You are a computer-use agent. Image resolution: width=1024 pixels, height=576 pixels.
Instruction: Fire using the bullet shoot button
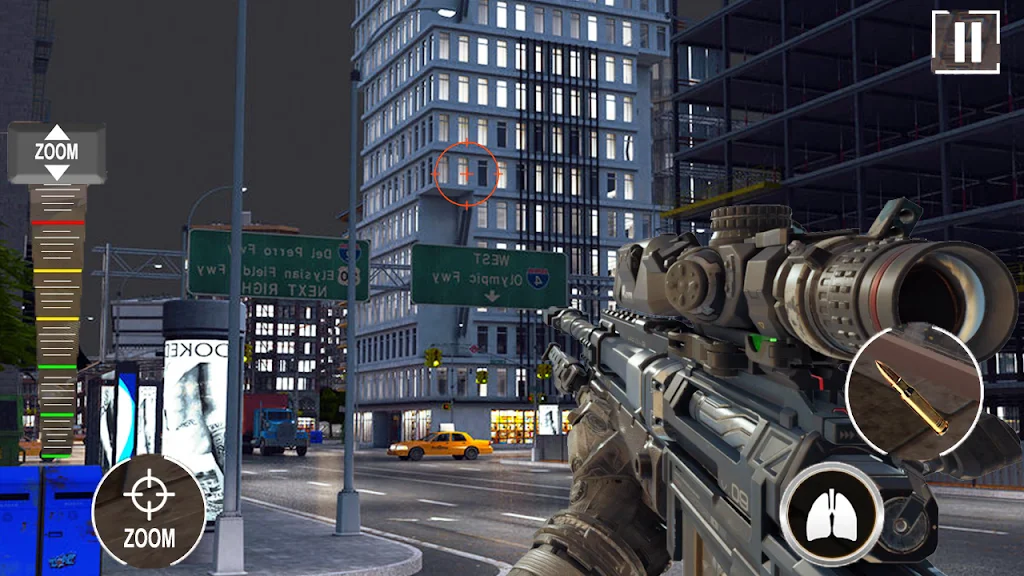click(914, 393)
